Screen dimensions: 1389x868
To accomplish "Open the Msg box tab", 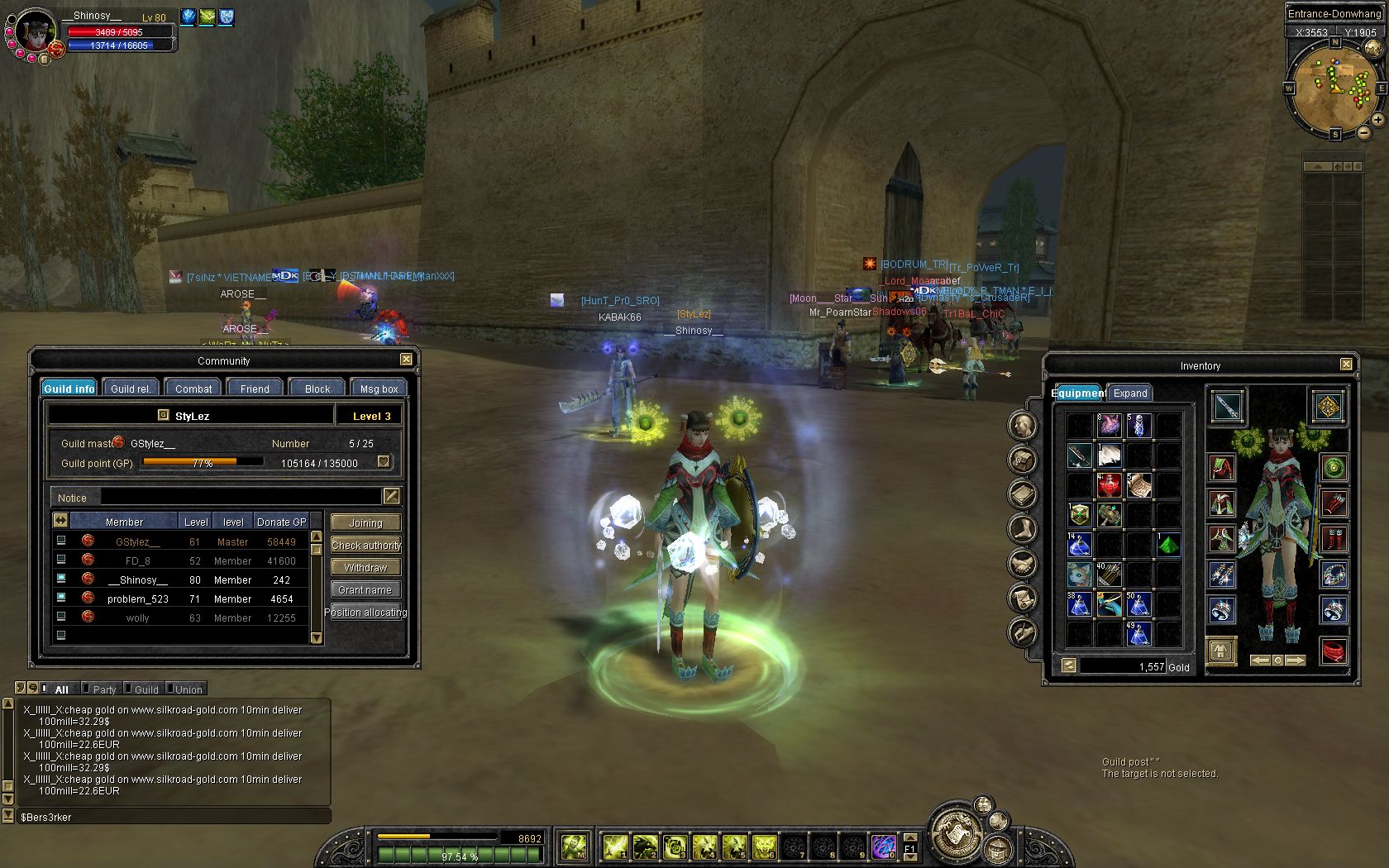I will 379,389.
